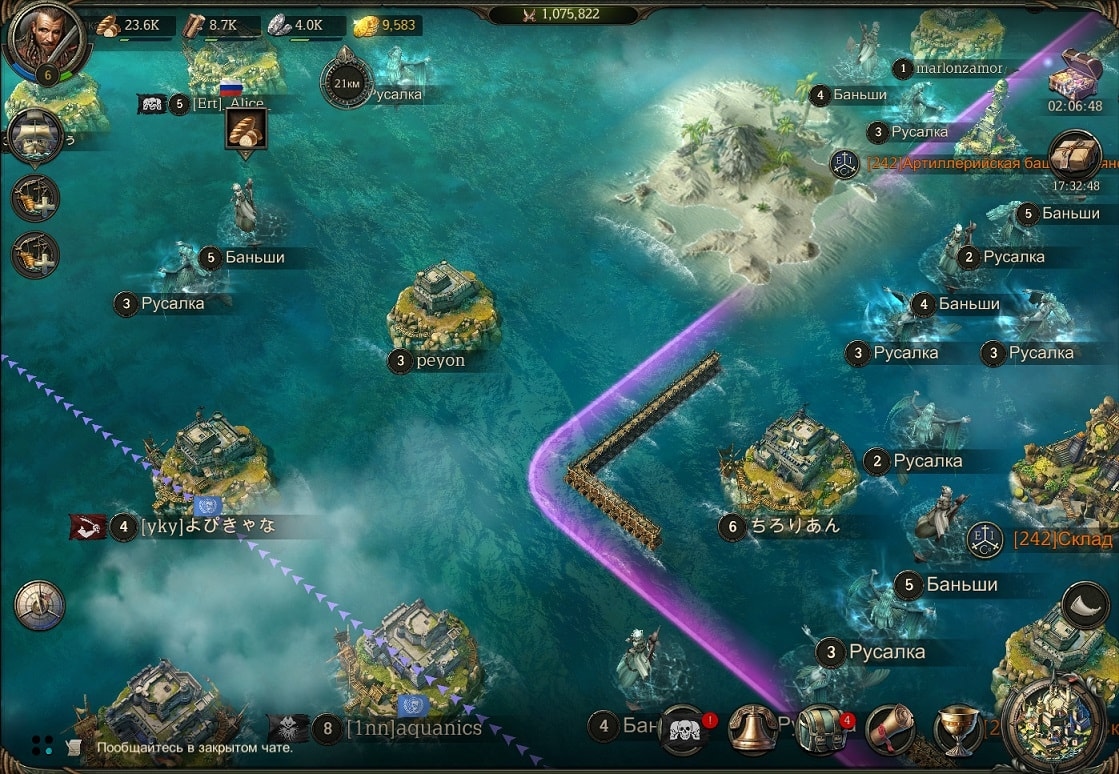Click the silver resource counter
The width and height of the screenshot is (1119, 774).
point(298,26)
